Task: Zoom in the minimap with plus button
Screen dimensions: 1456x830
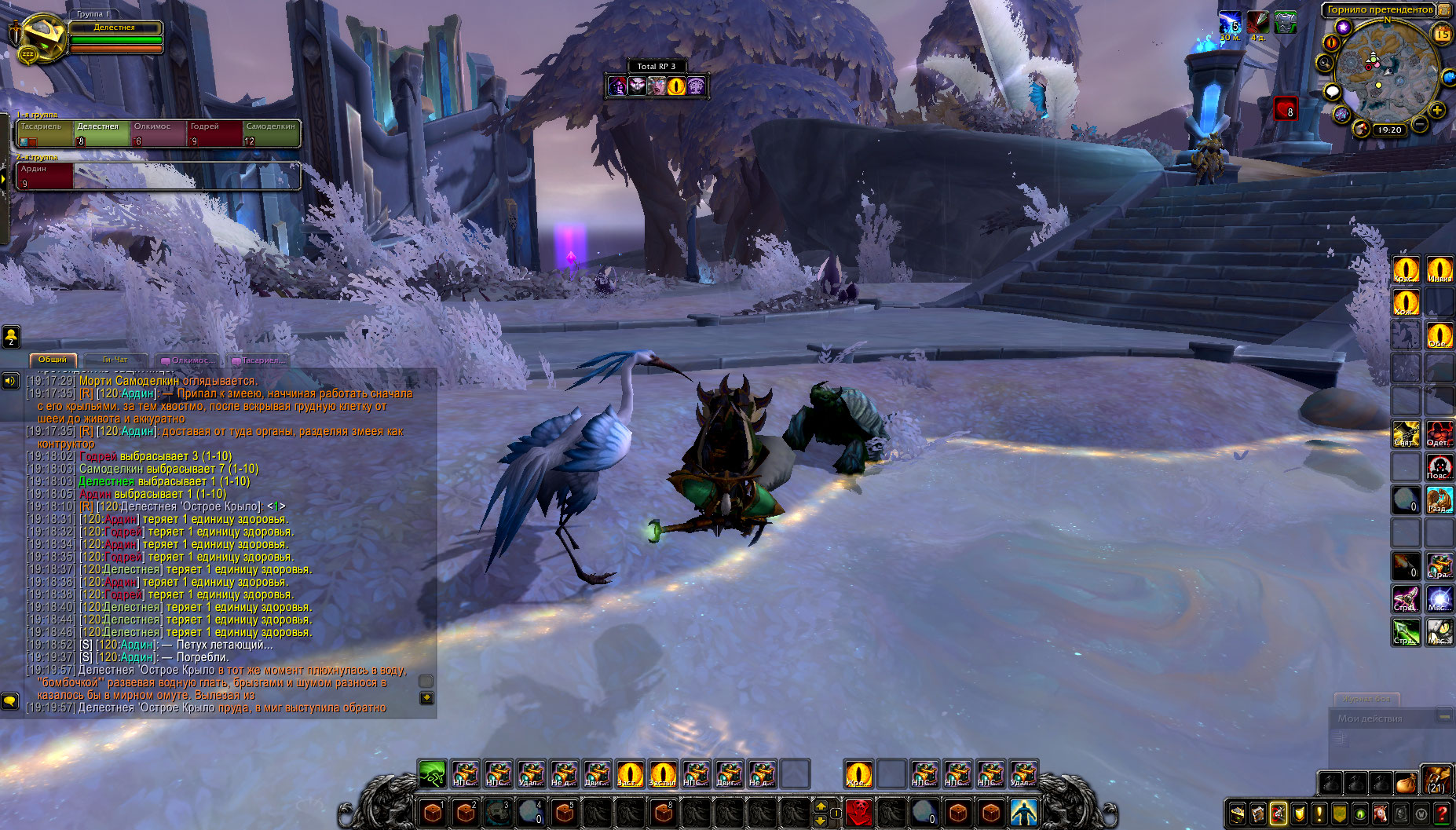Action: click(1437, 111)
